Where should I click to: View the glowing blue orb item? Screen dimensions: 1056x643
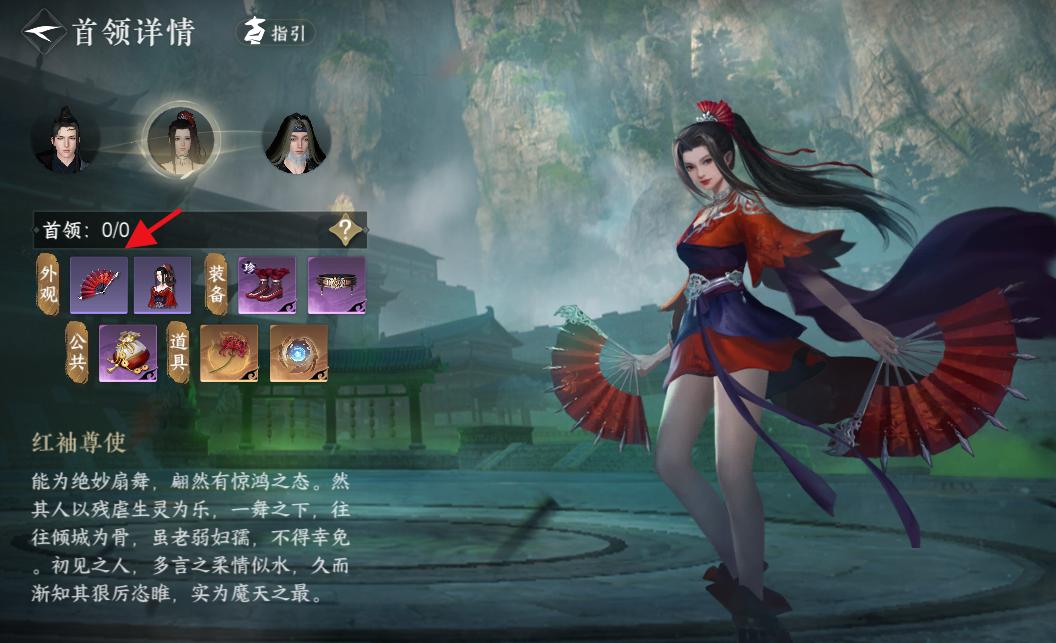tap(298, 353)
